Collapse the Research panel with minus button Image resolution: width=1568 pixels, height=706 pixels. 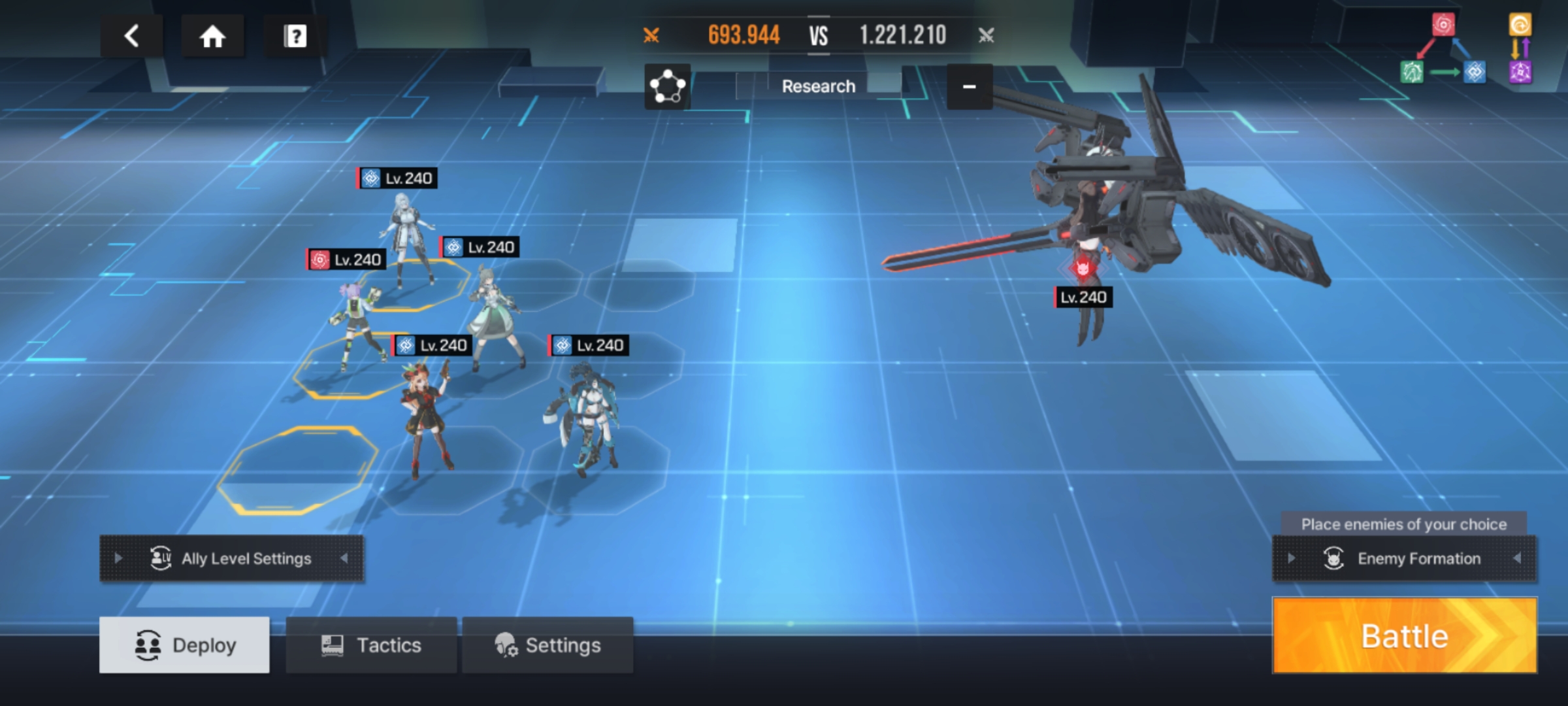tap(970, 86)
